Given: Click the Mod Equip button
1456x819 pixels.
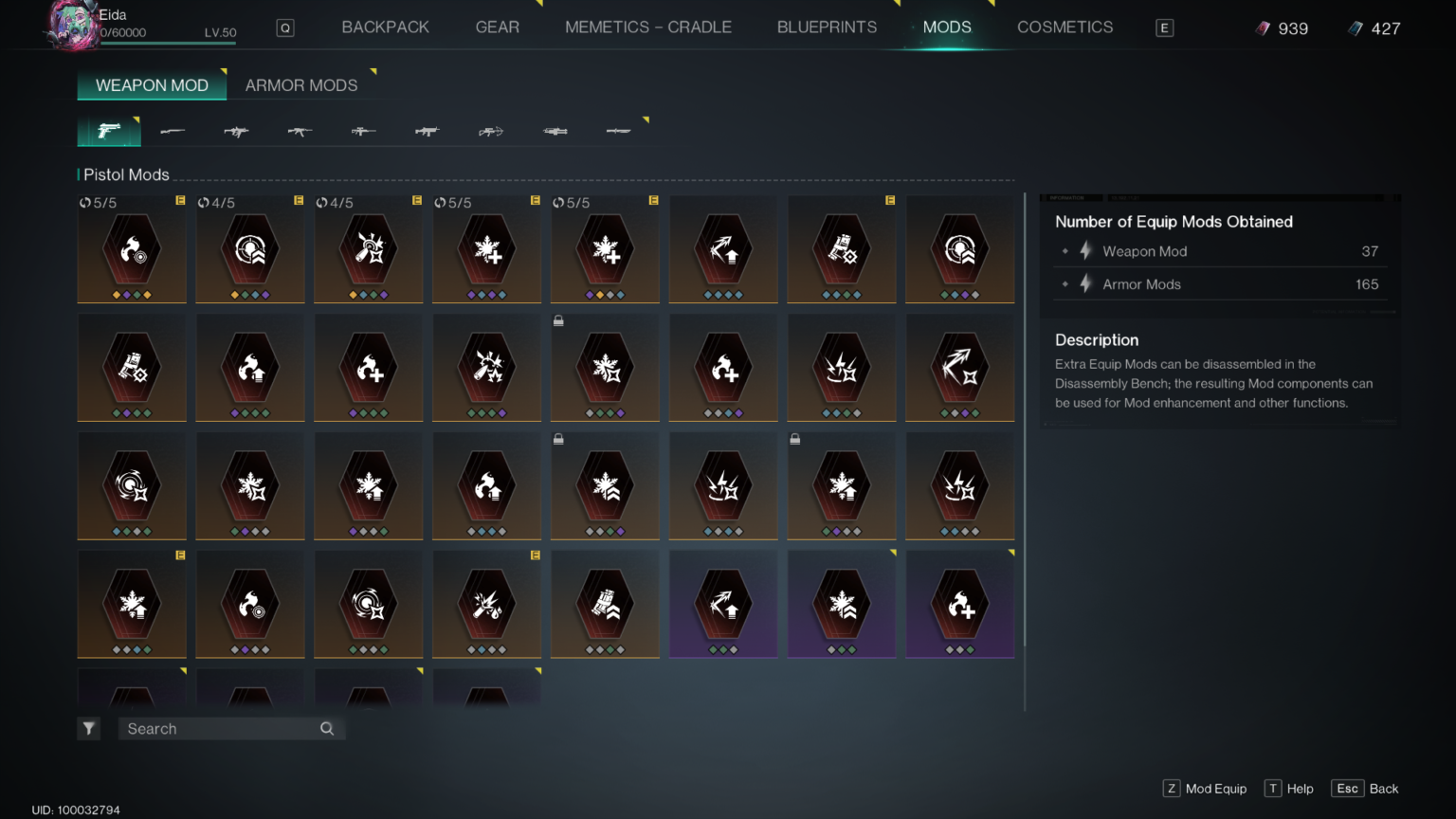Looking at the screenshot, I should tap(1205, 789).
